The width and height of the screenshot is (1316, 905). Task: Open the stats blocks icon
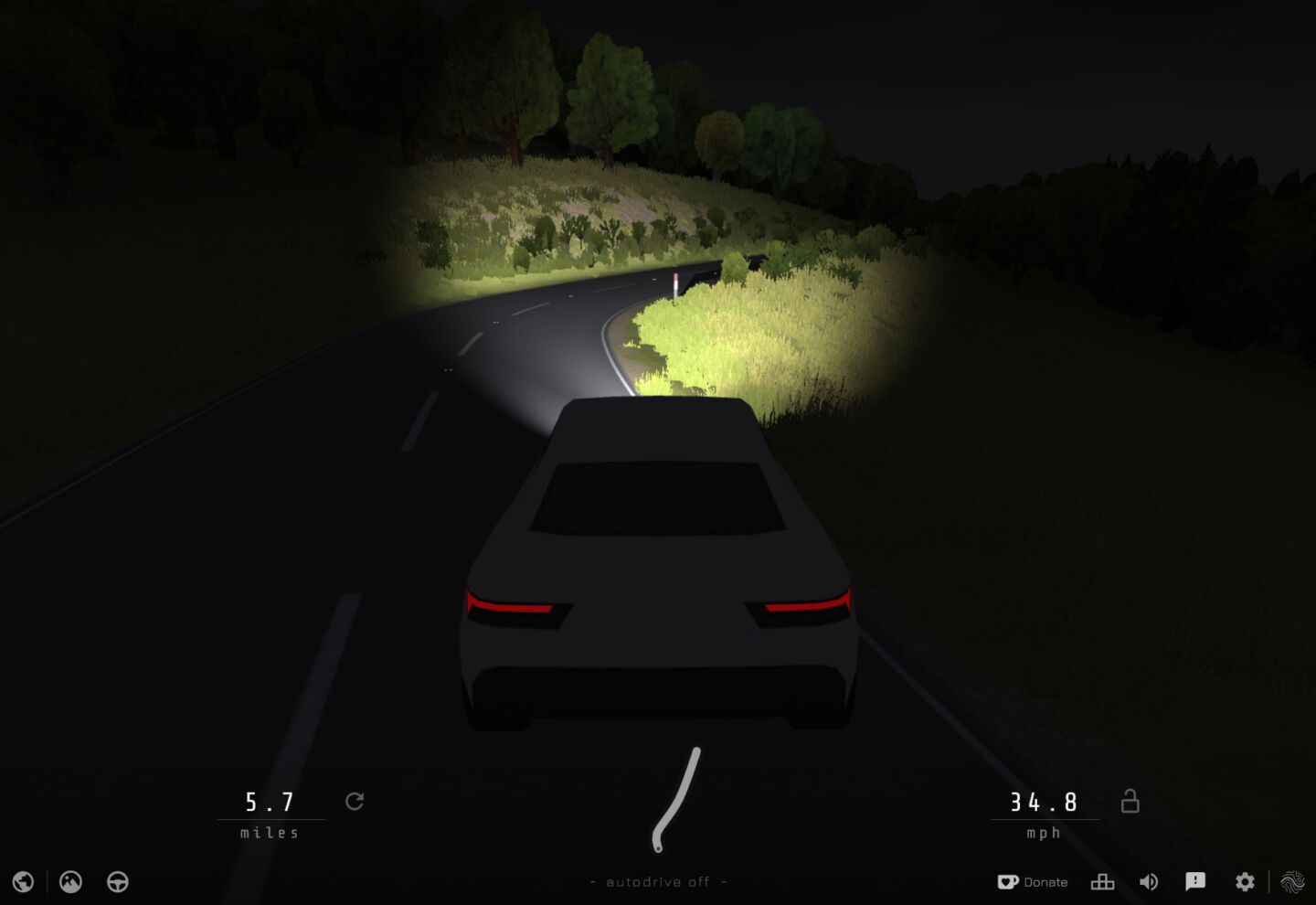coord(1102,881)
